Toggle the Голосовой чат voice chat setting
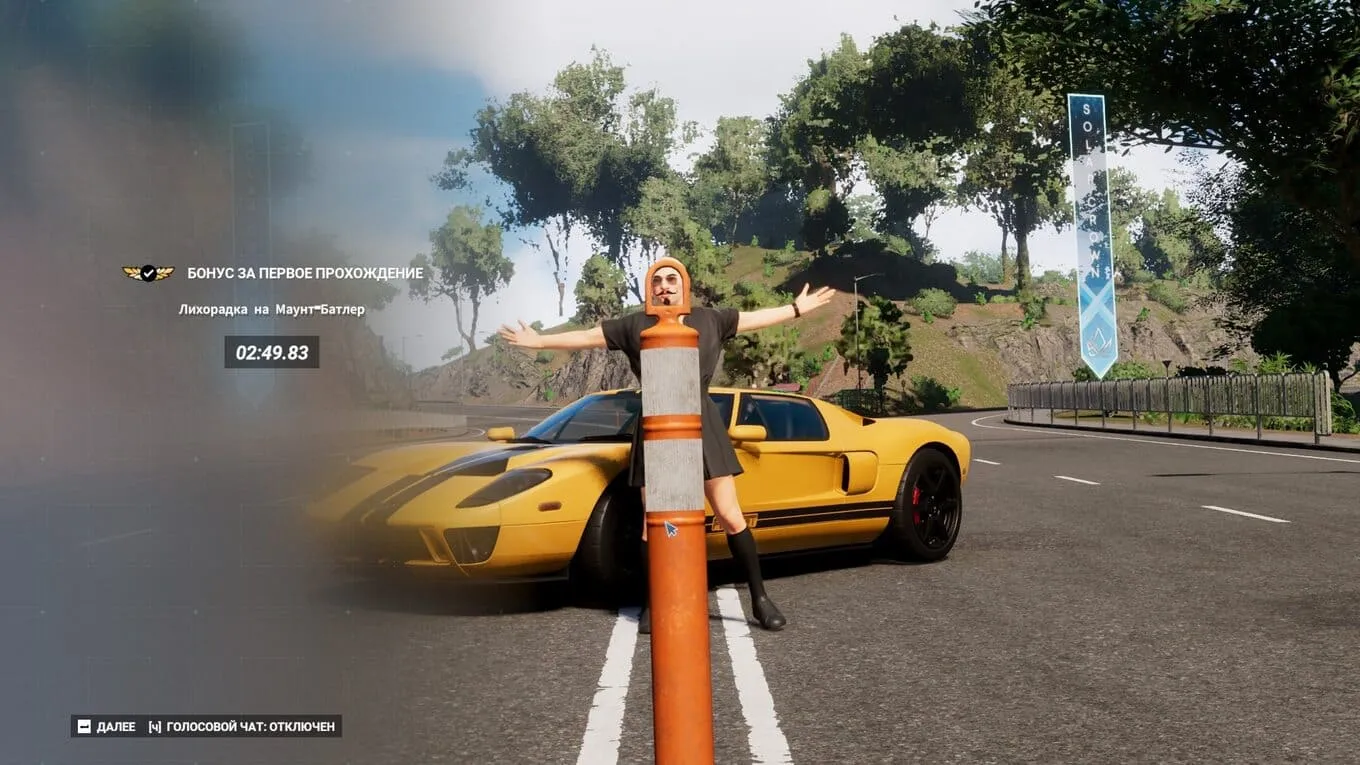1360x765 pixels. click(x=242, y=726)
